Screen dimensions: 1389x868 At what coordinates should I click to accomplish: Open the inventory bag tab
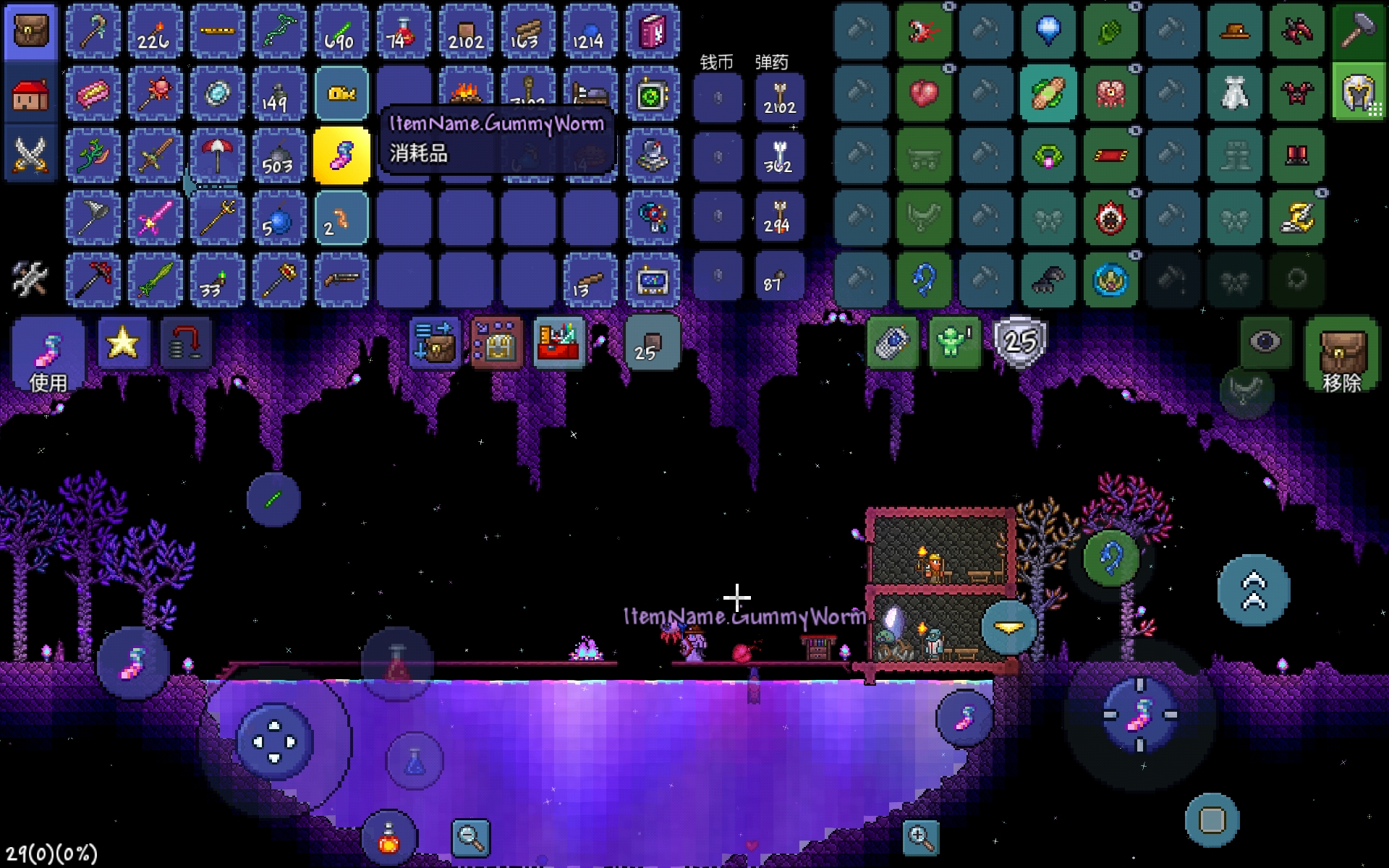click(x=30, y=32)
